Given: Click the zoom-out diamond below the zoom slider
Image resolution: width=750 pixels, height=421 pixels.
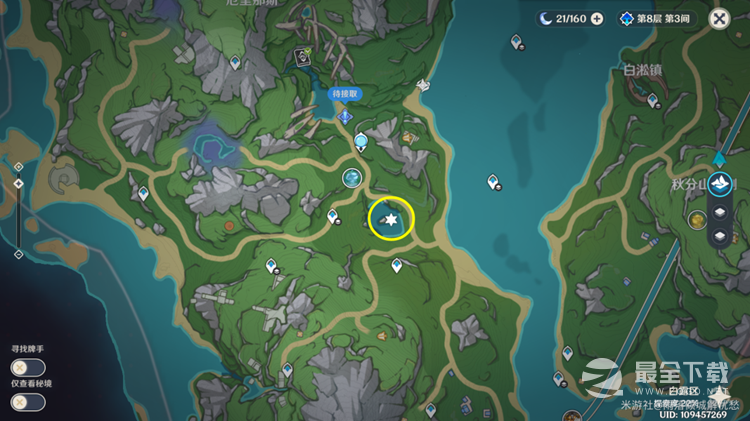Looking at the screenshot, I should click(x=18, y=254).
